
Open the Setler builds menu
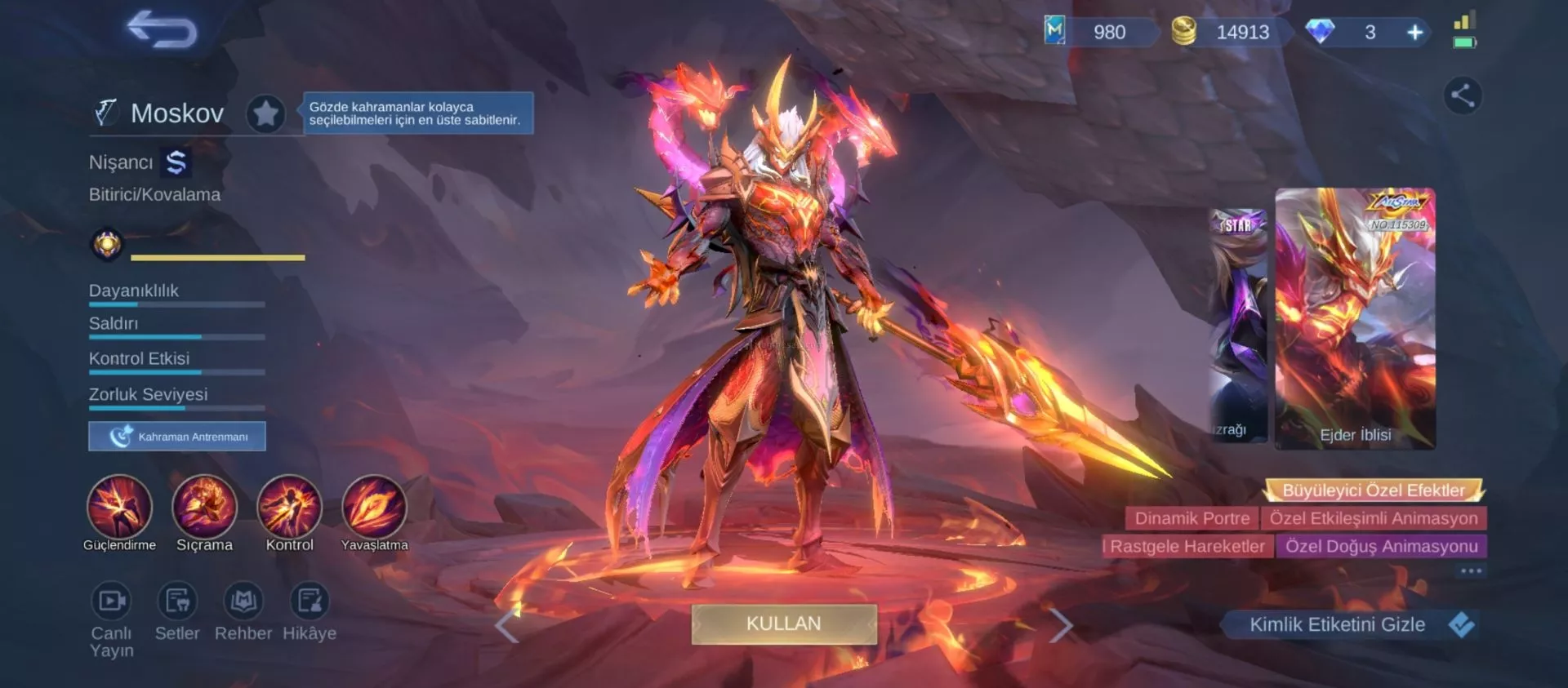[177, 601]
